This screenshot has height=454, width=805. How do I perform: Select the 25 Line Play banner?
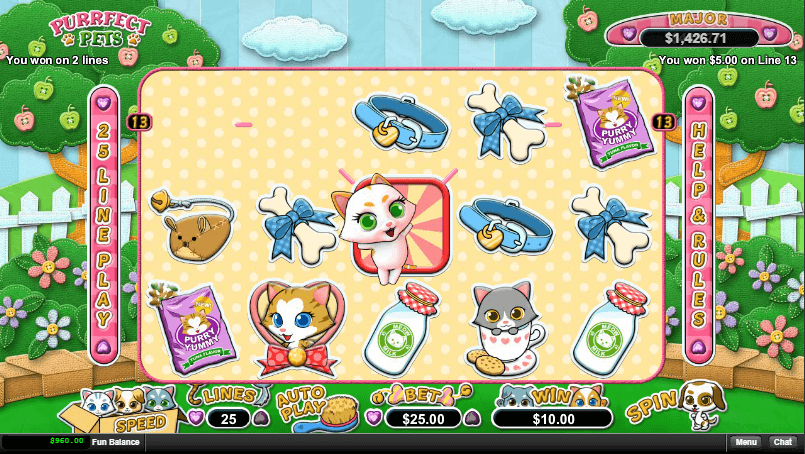click(x=104, y=226)
